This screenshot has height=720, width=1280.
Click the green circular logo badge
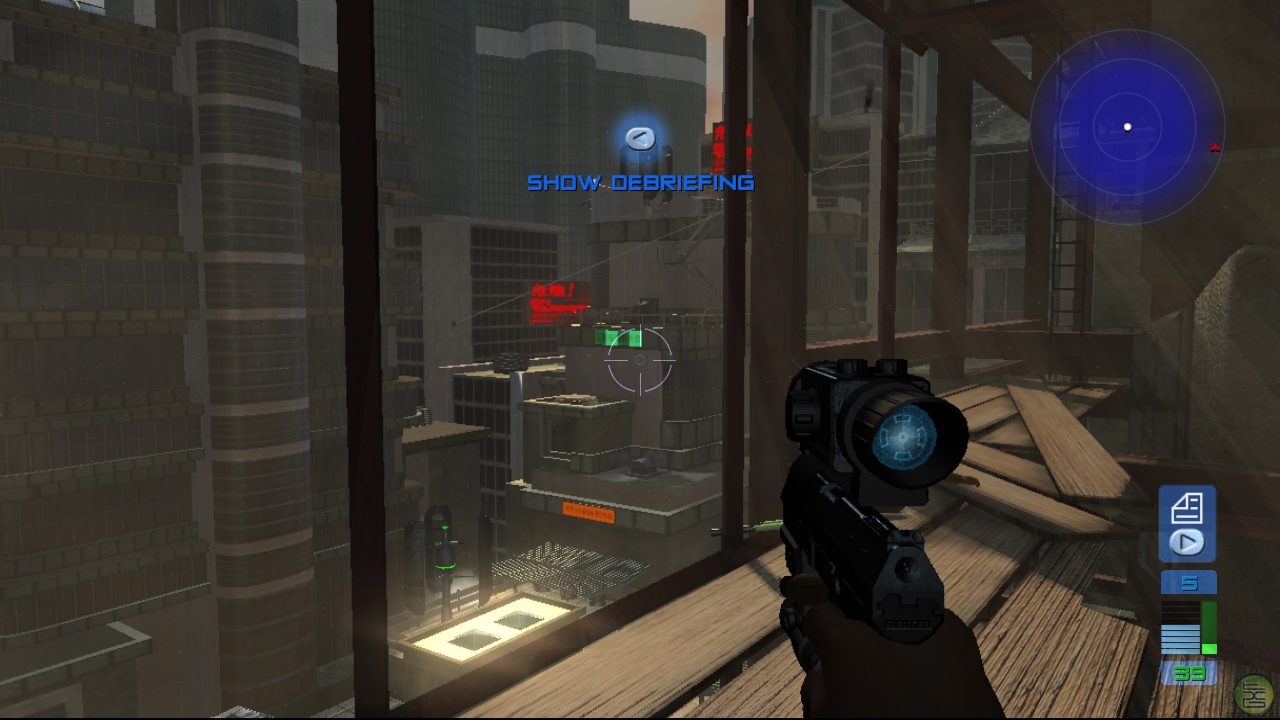(x=1253, y=694)
